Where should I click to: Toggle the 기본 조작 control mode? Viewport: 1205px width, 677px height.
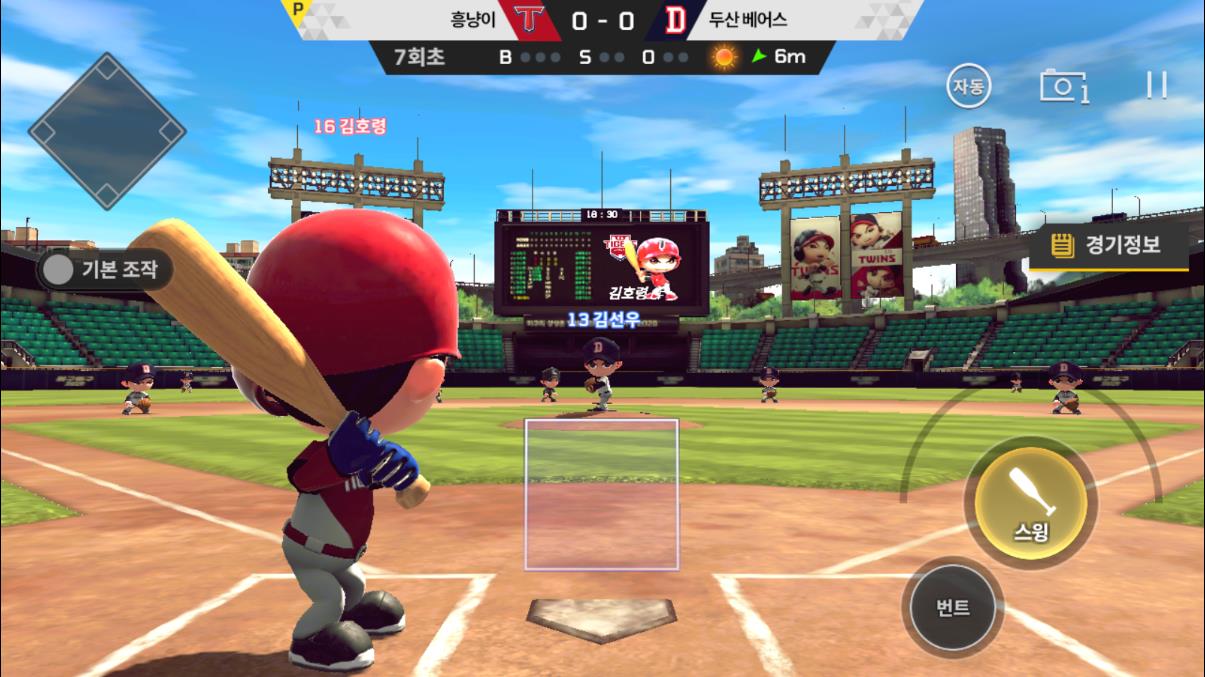coord(106,268)
